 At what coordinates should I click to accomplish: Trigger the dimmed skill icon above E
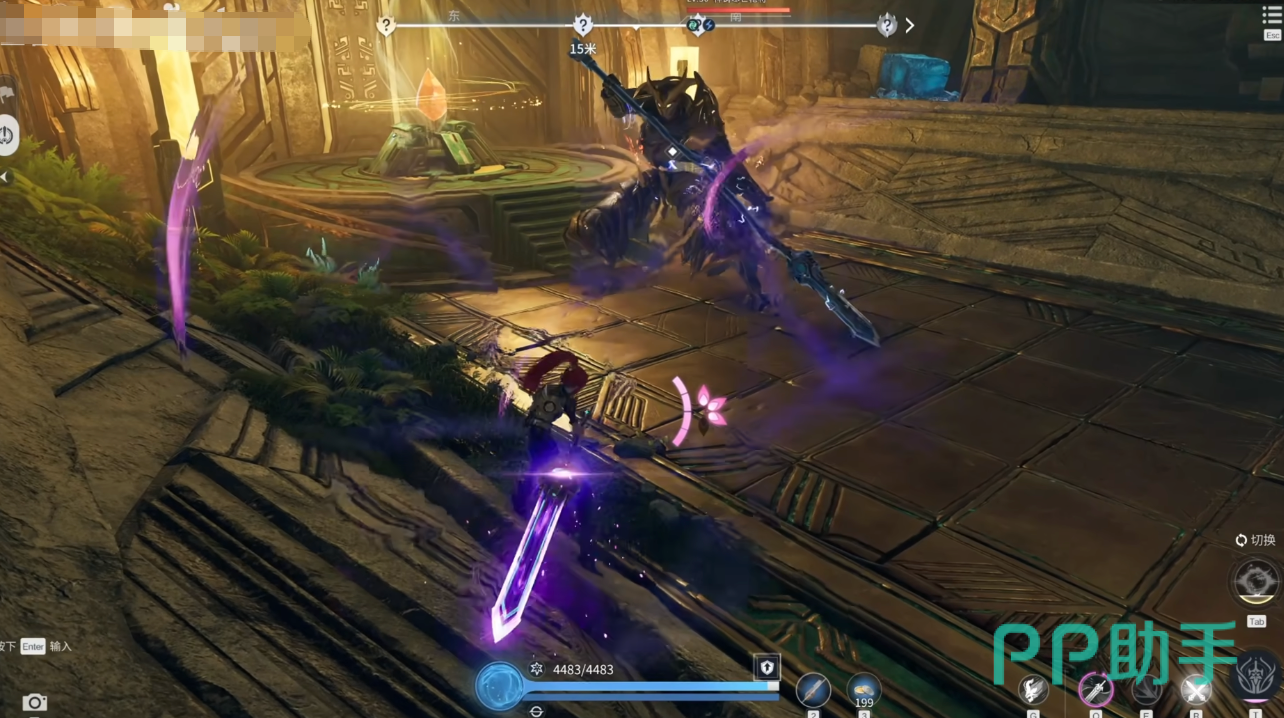[x=1146, y=689]
